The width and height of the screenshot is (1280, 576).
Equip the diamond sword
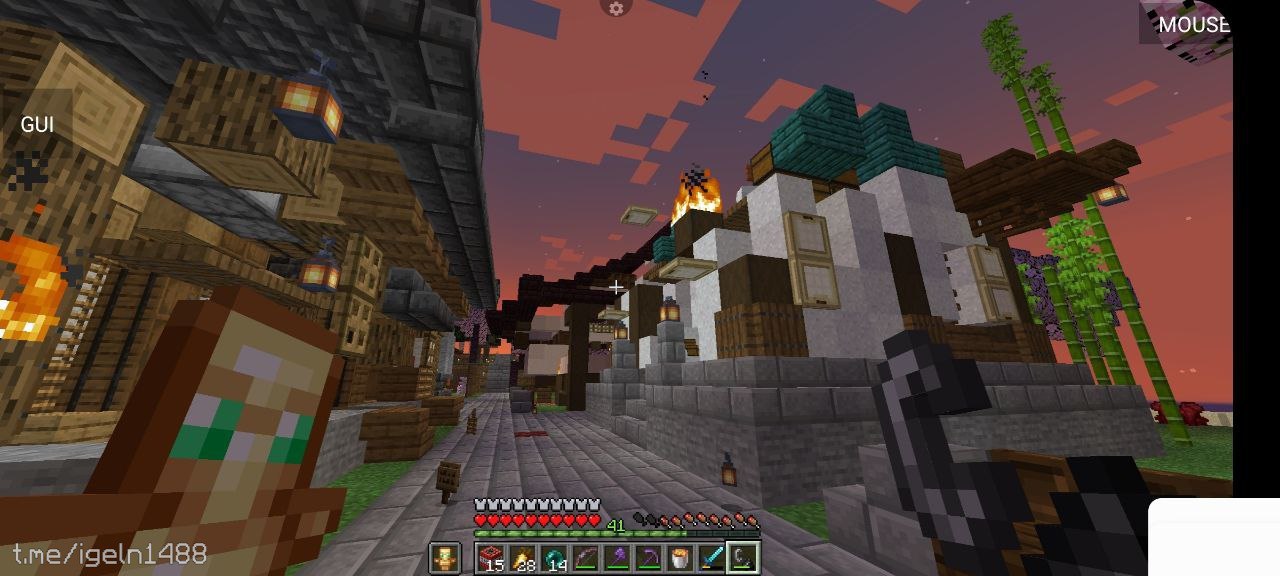(x=711, y=558)
